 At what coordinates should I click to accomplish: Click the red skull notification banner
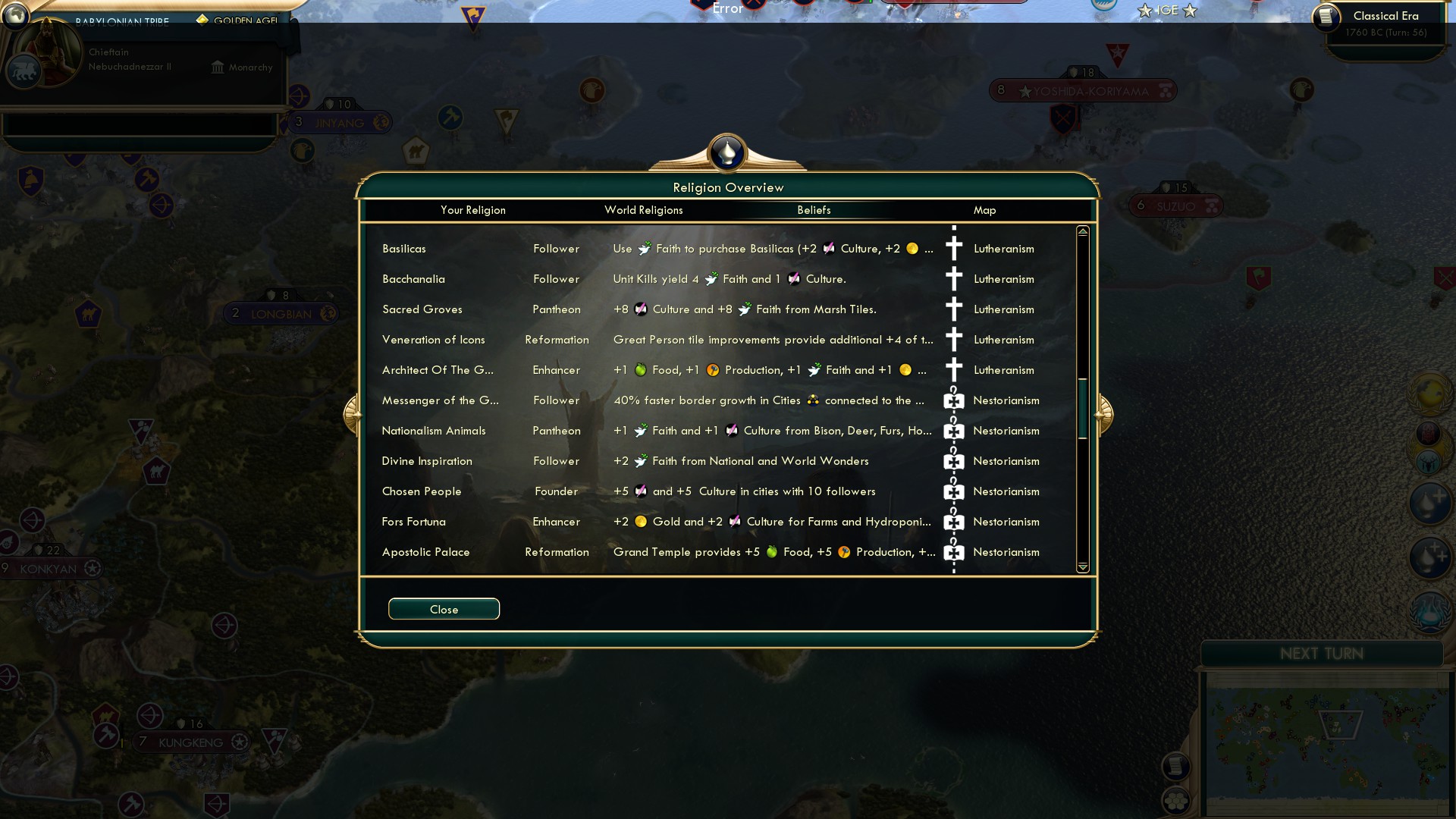tap(1428, 433)
